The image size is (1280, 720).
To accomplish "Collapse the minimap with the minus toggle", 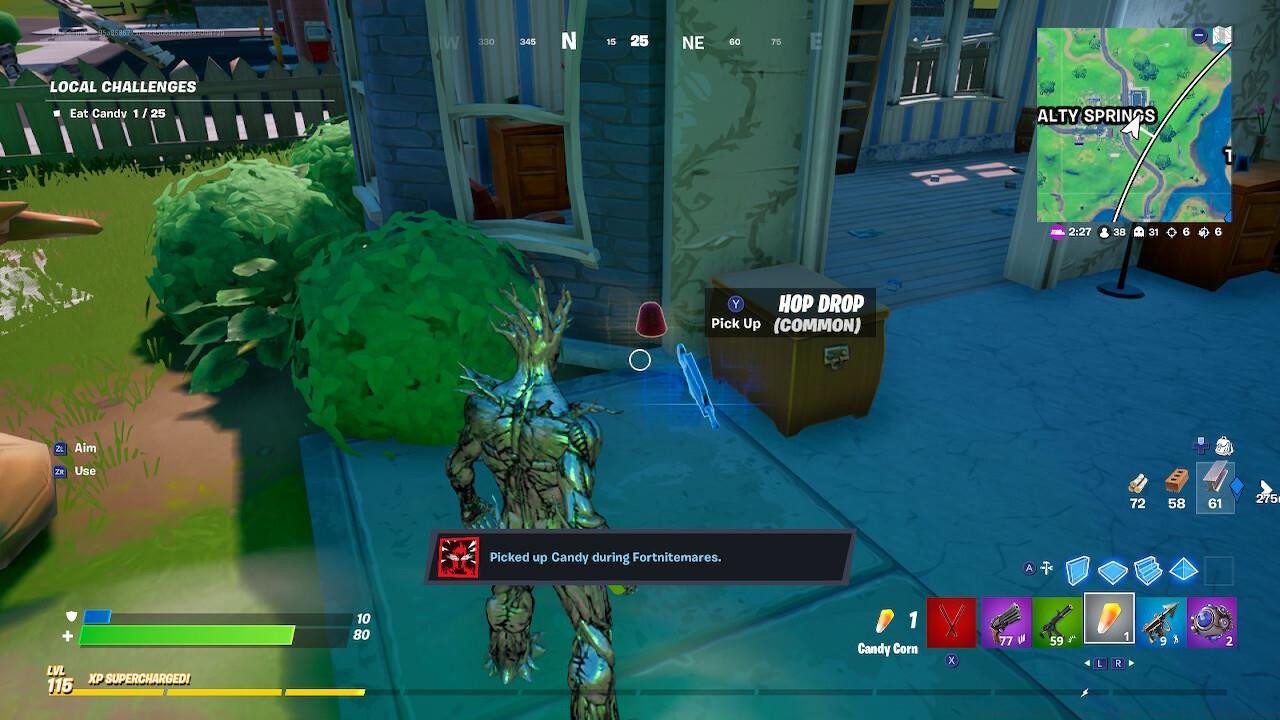I will point(1199,35).
